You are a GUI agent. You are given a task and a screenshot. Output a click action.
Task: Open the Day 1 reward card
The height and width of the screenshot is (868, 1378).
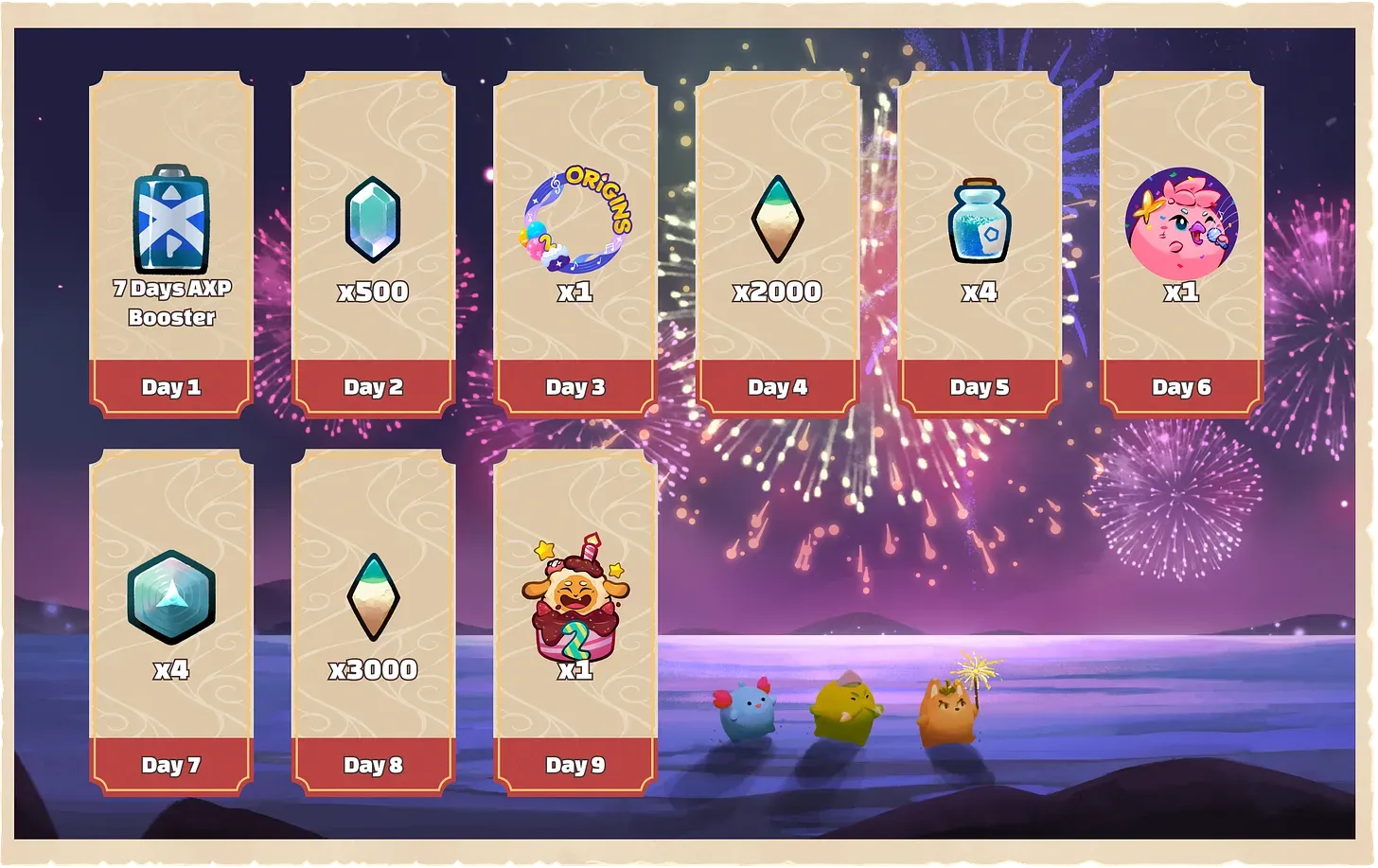click(170, 241)
